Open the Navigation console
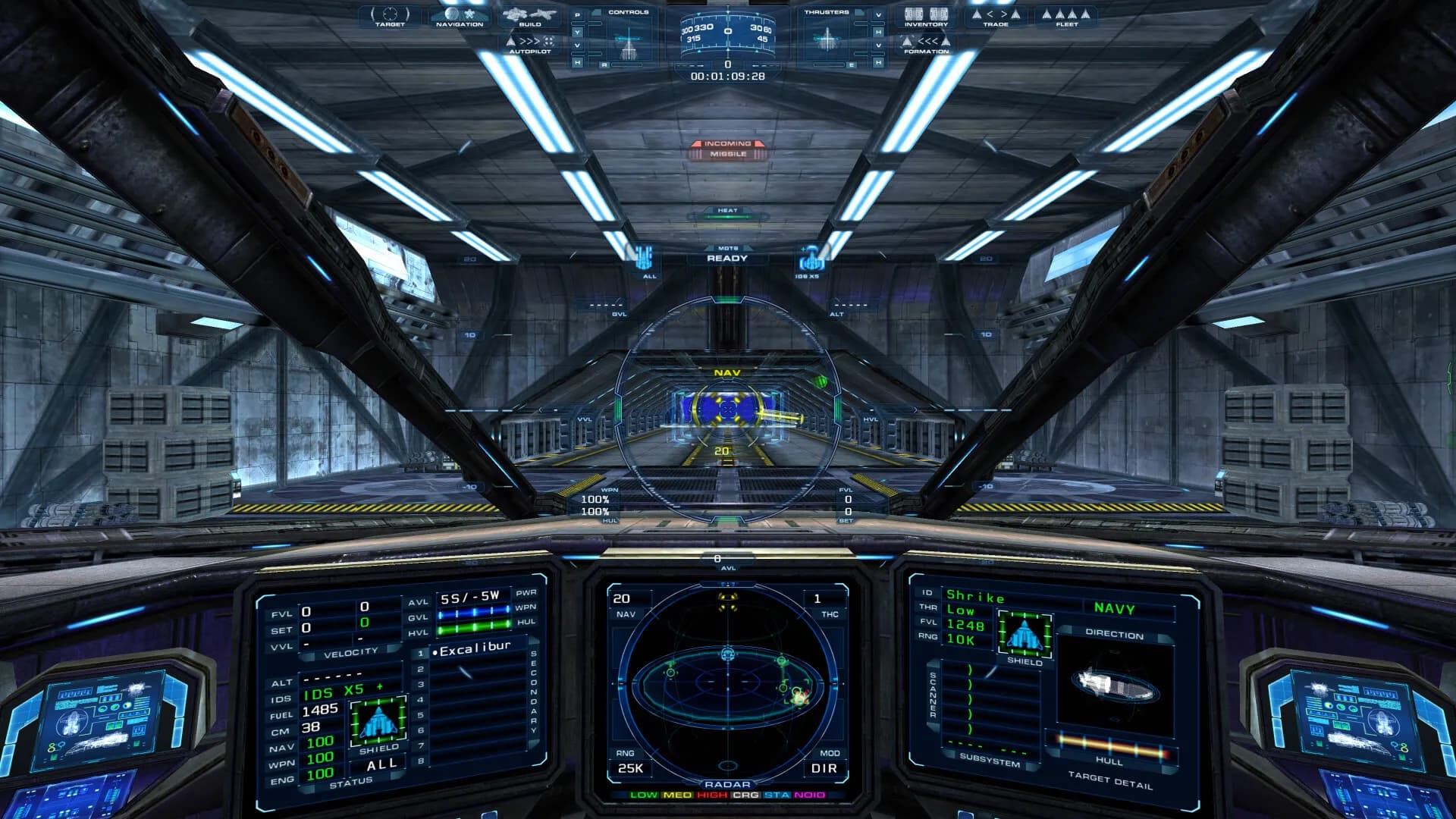Viewport: 1456px width, 819px height. [x=459, y=17]
